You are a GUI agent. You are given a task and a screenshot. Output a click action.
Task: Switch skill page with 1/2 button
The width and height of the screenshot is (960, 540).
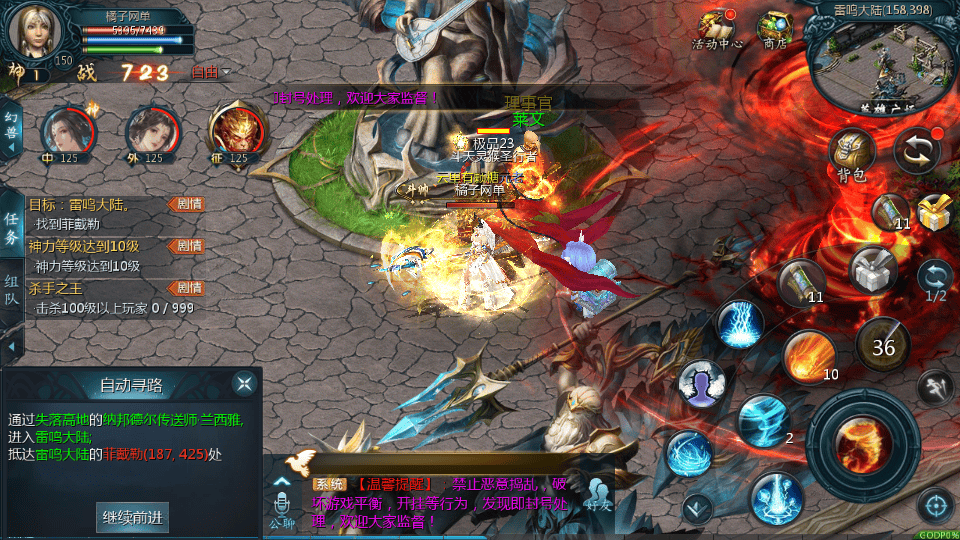coord(936,279)
